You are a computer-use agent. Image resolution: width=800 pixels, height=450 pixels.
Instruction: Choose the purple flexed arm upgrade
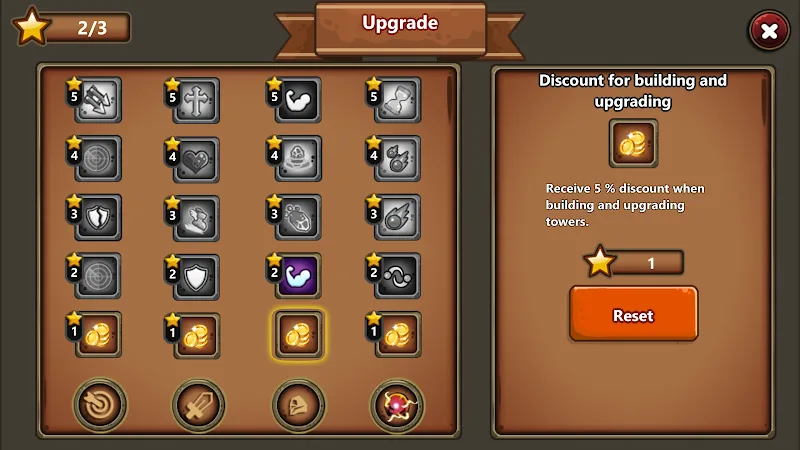[x=298, y=275]
